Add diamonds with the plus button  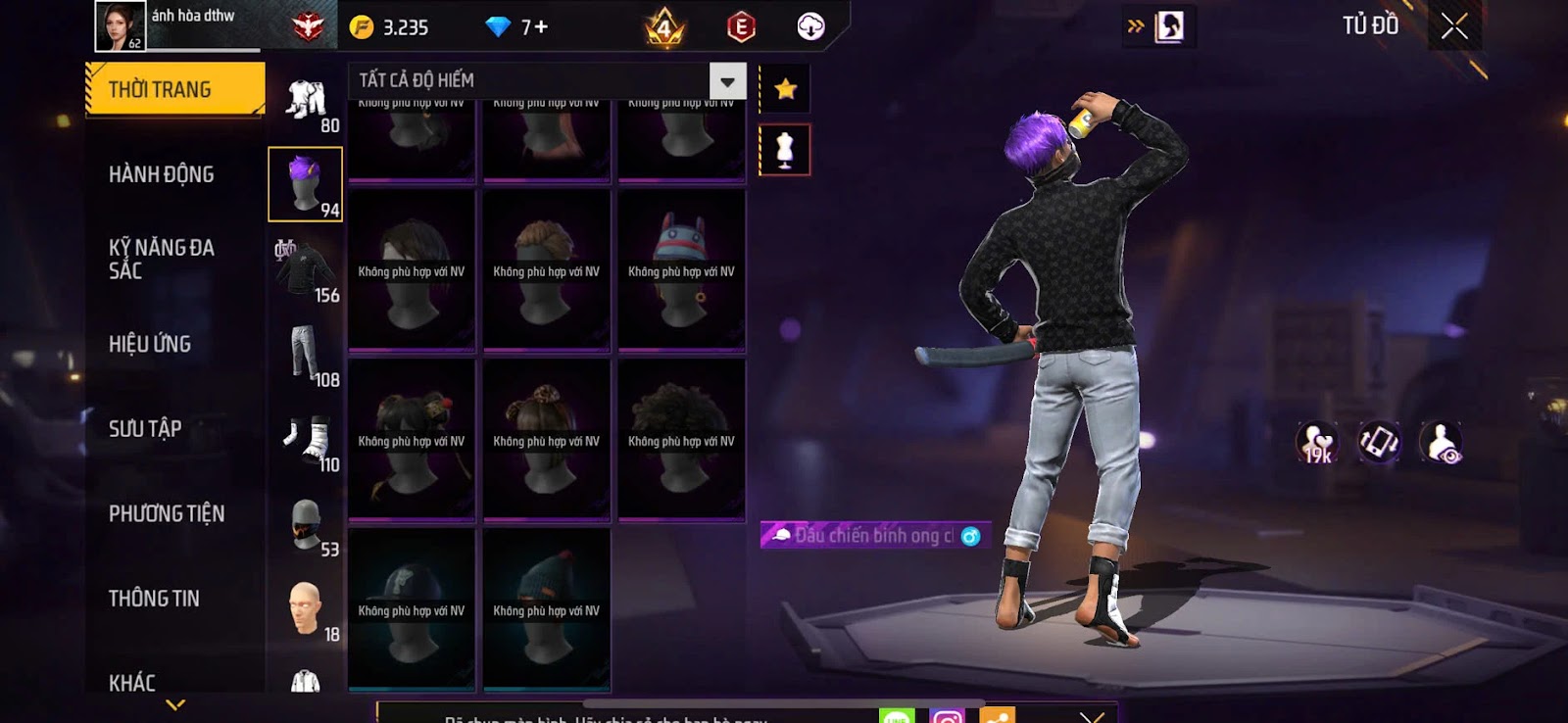pos(540,27)
